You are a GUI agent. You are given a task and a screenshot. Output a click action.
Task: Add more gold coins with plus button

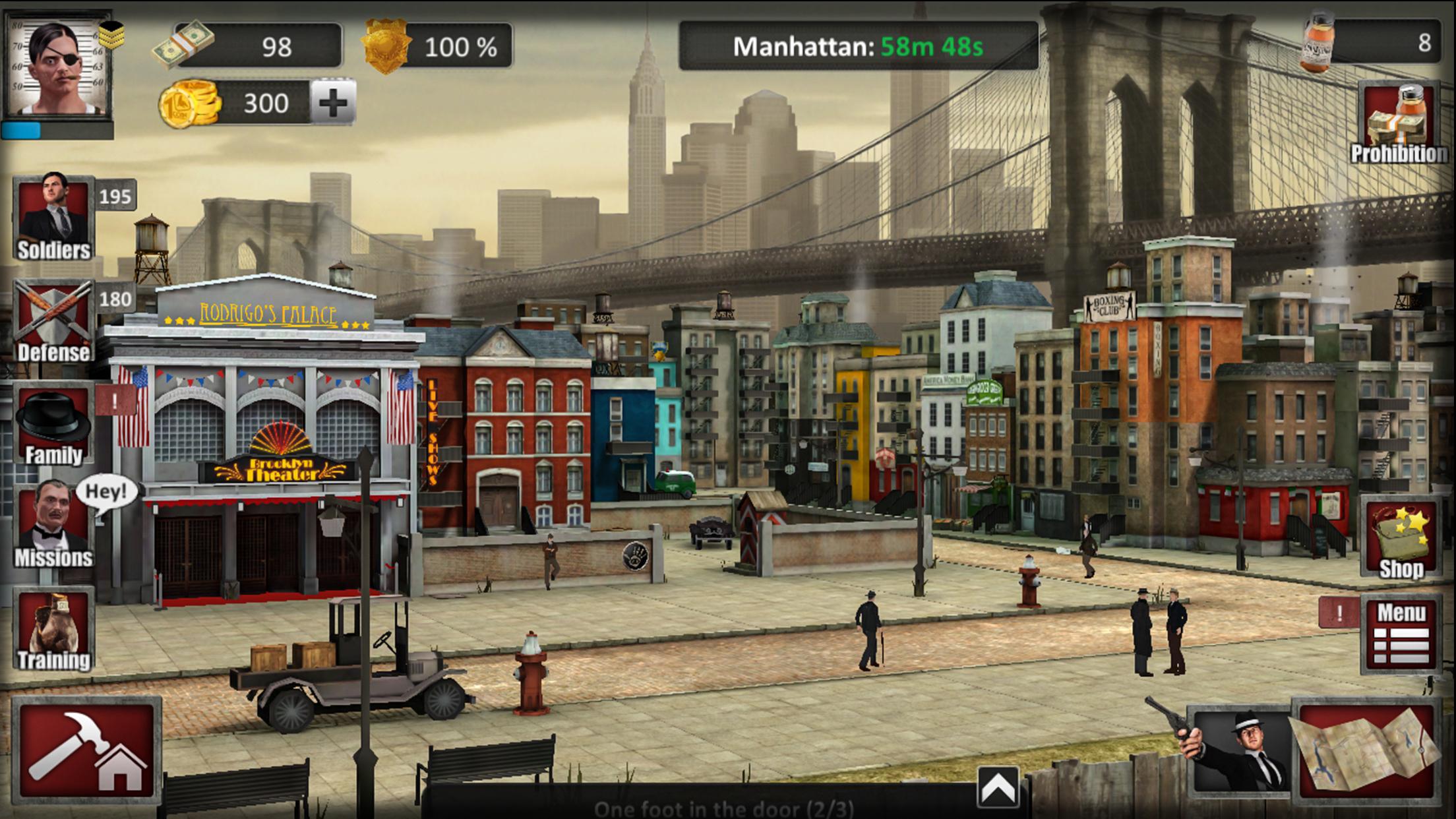333,102
